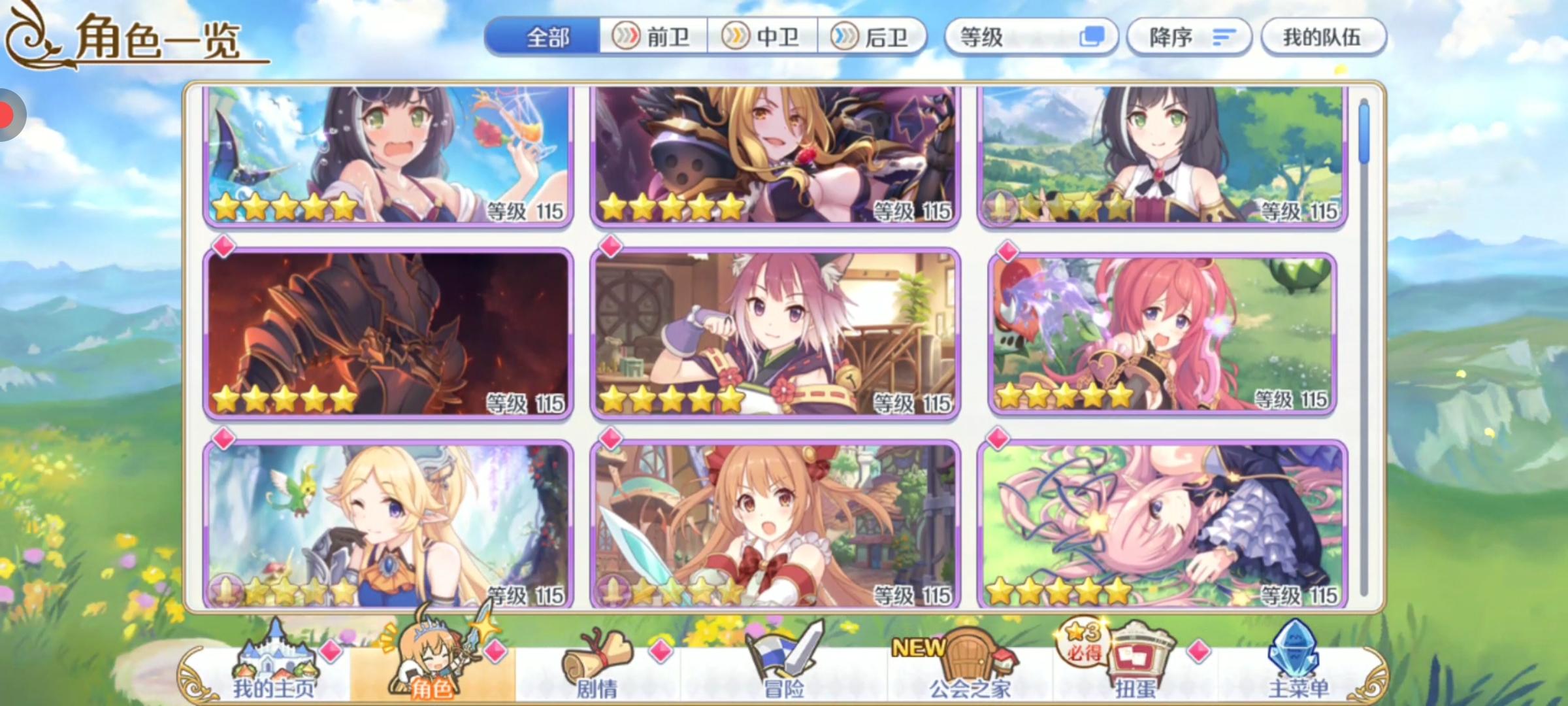Switch to the 前卫 vanguard tab
The image size is (1568, 706).
click(653, 37)
